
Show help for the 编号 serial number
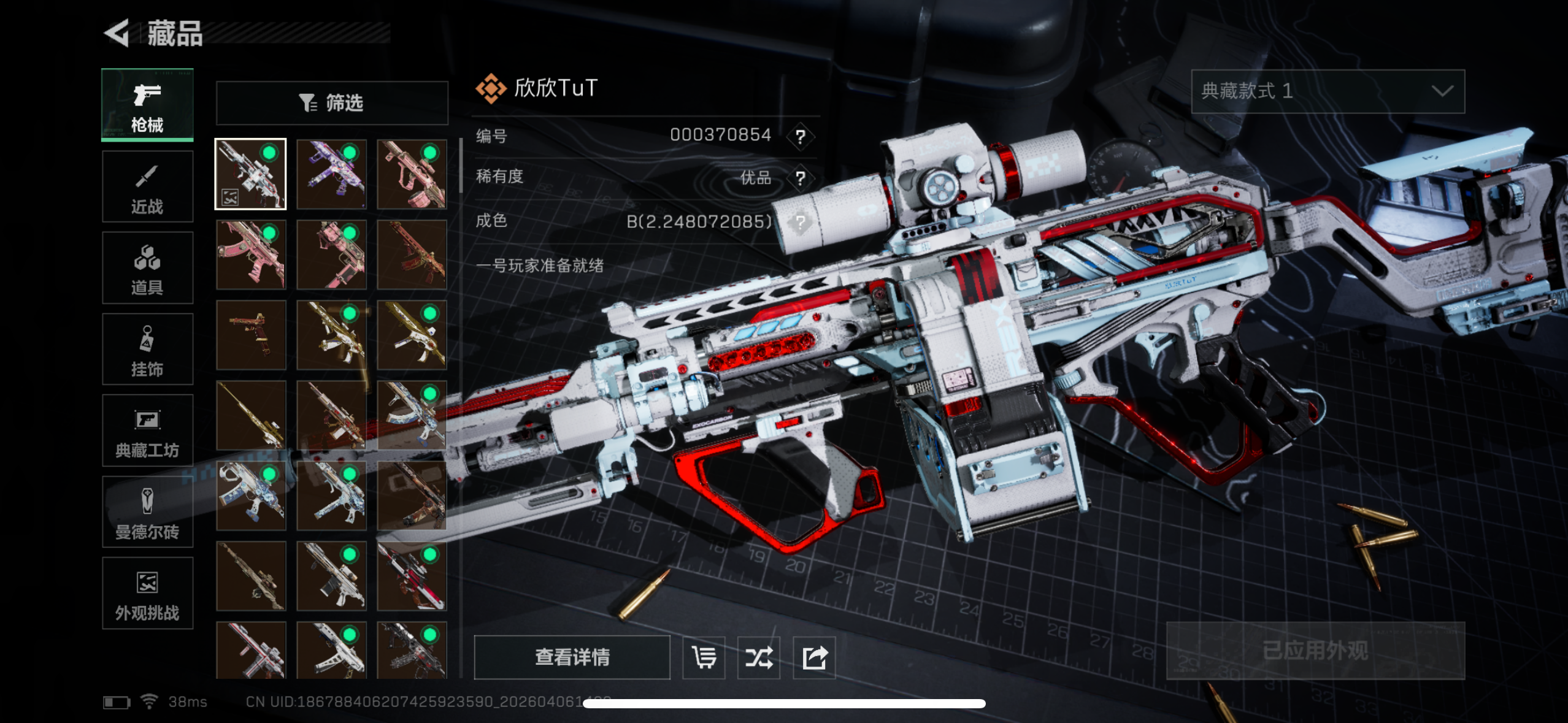point(800,136)
